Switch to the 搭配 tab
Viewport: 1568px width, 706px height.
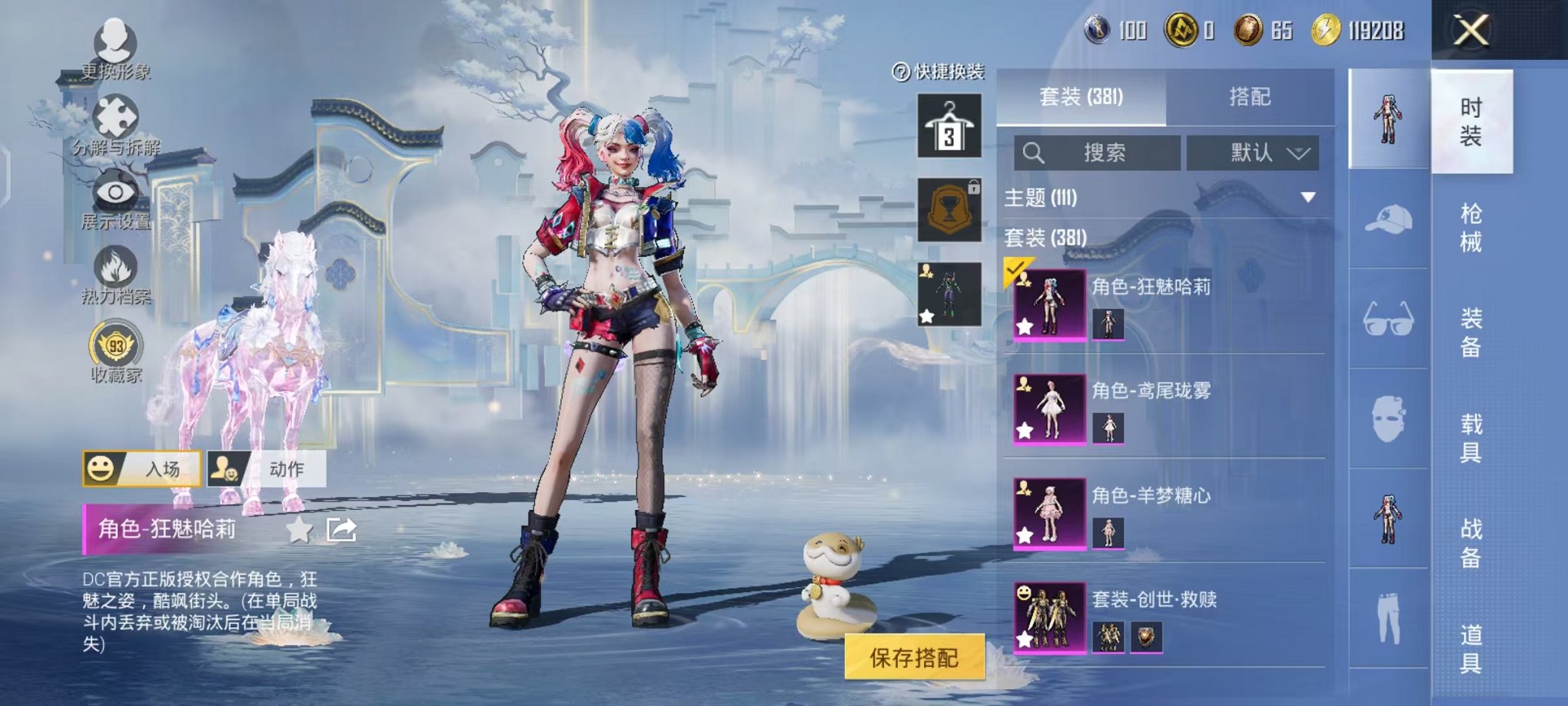(x=1249, y=97)
